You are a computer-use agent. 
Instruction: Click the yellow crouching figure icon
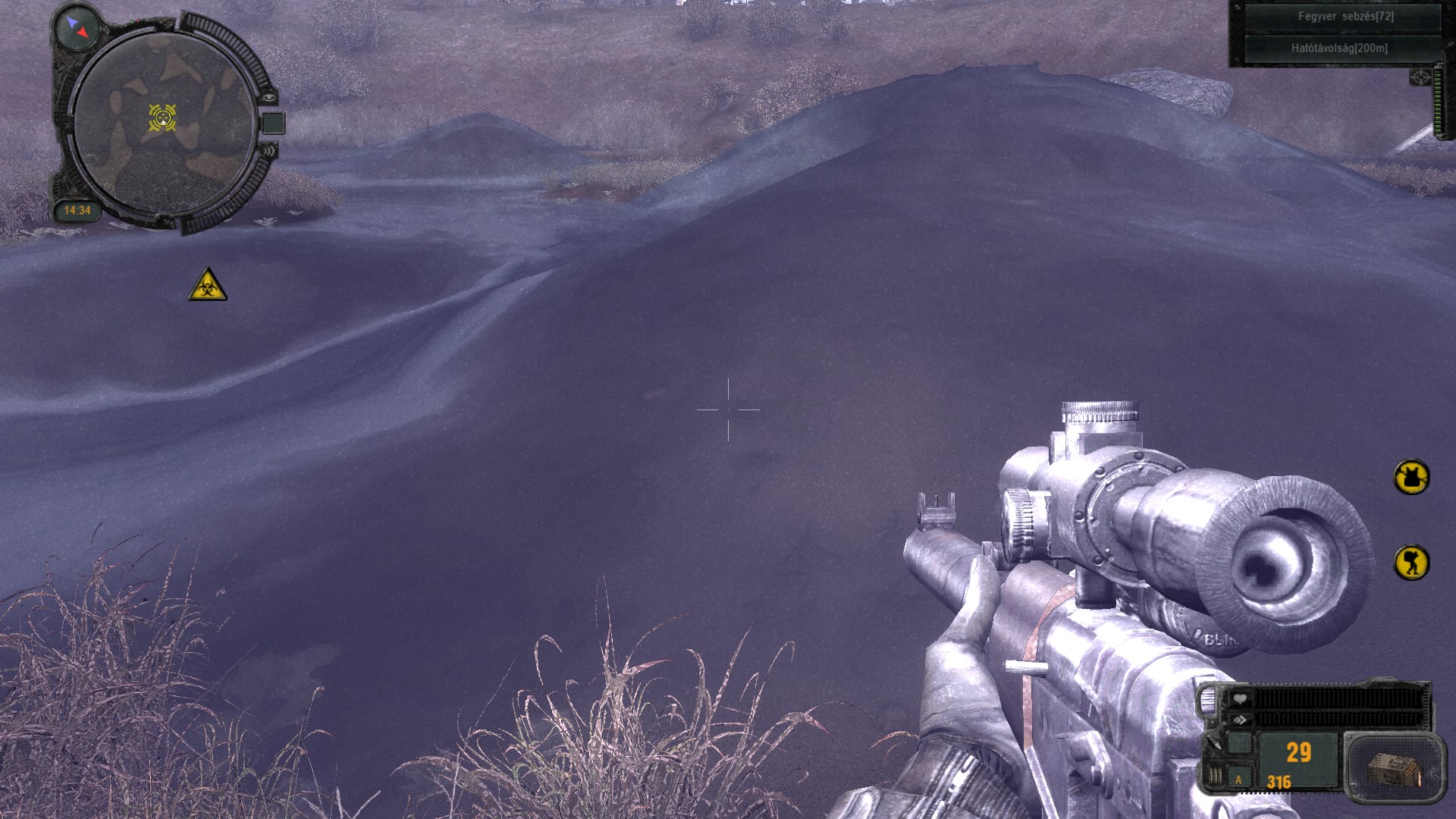pyautogui.click(x=1411, y=563)
